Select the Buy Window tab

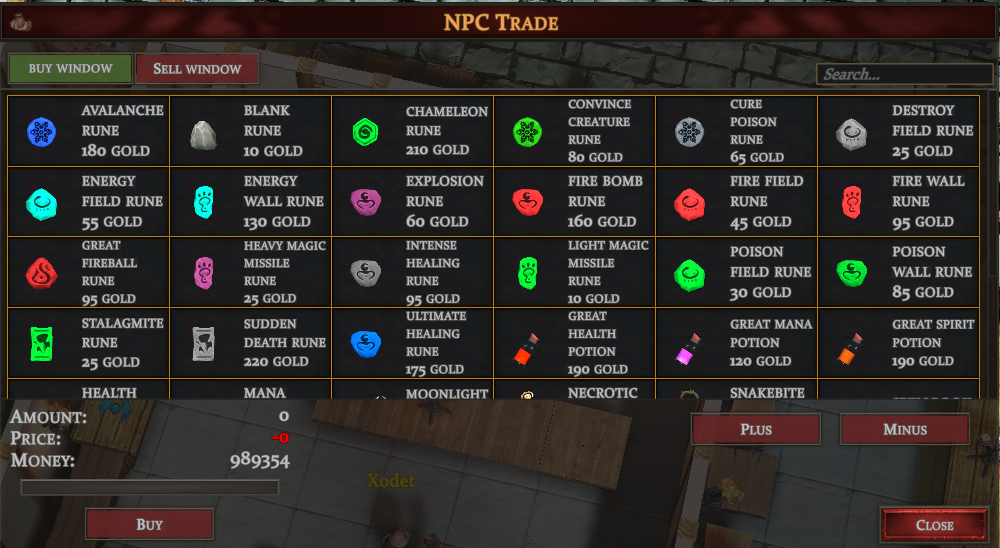(69, 69)
